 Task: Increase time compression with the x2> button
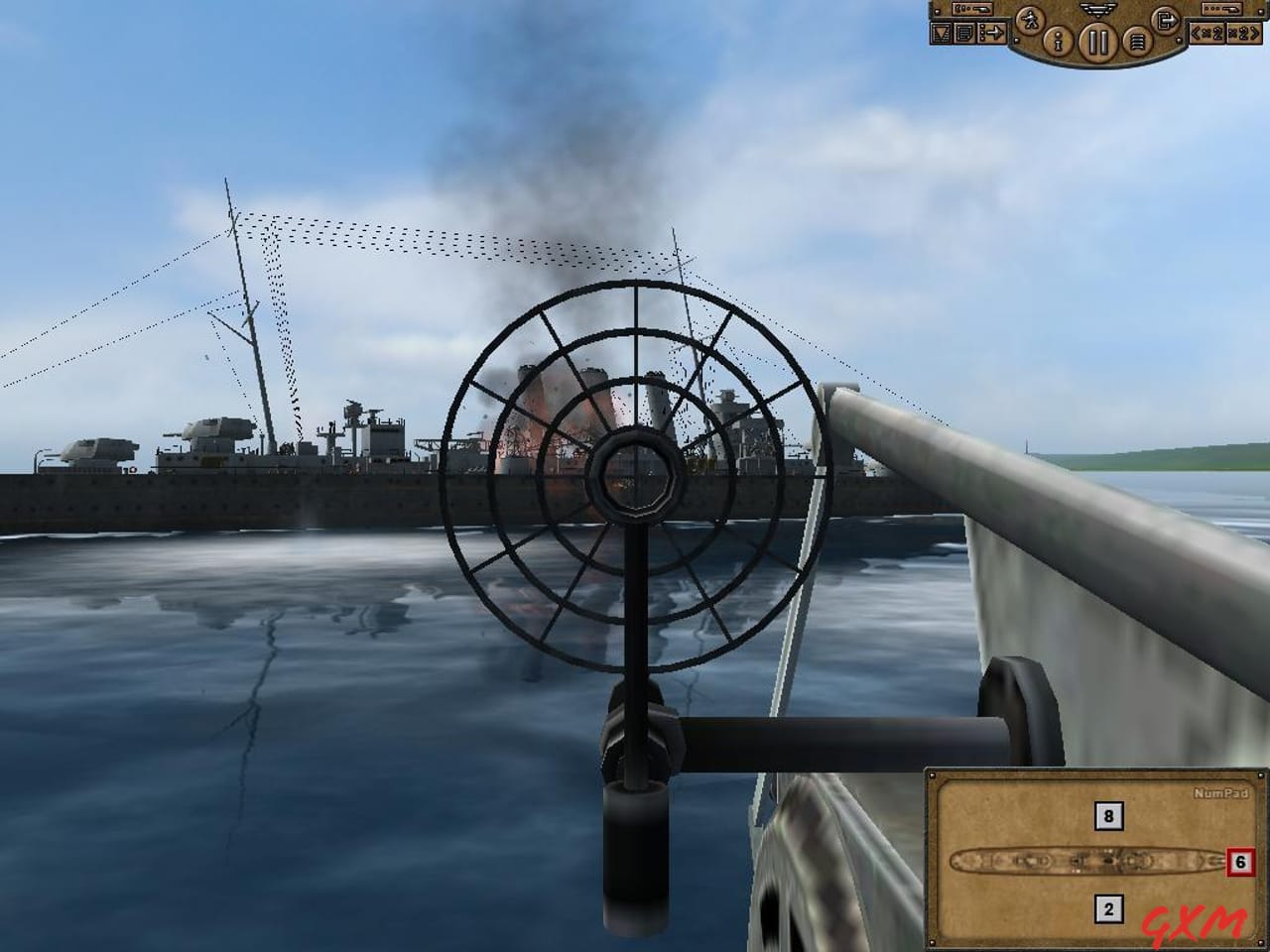click(x=1243, y=35)
